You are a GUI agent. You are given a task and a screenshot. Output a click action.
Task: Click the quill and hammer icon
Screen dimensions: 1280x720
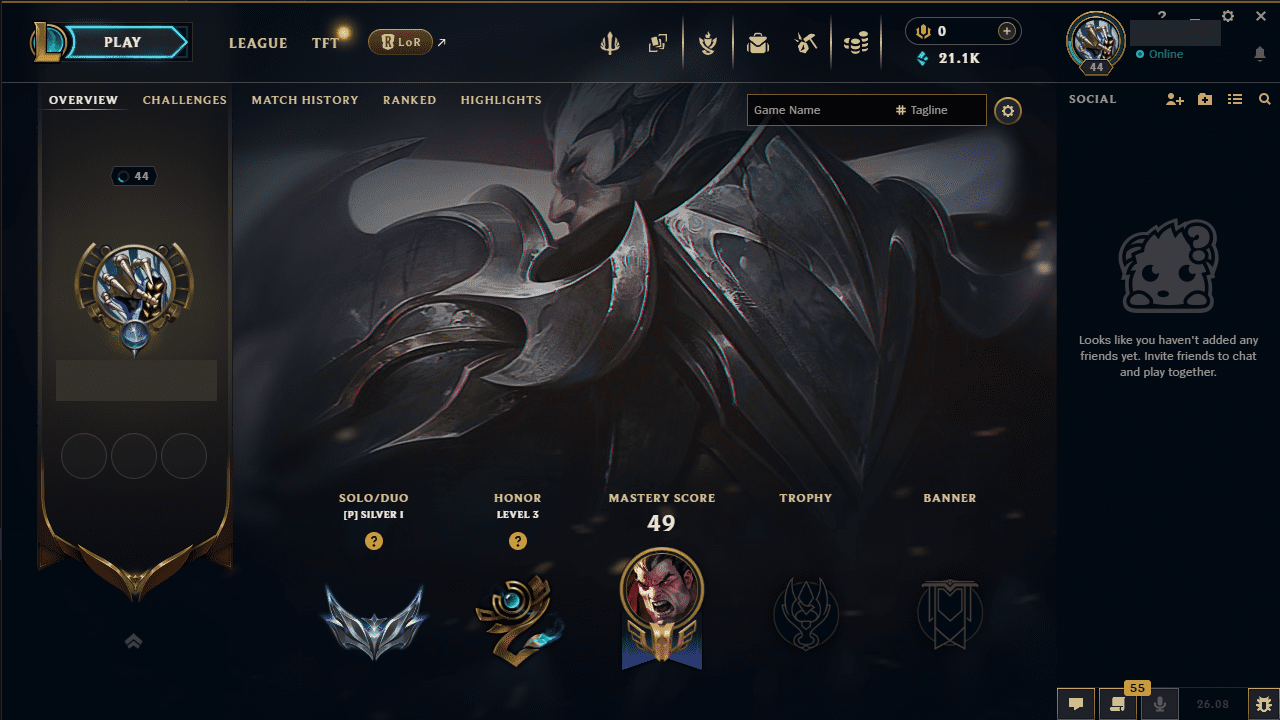click(806, 41)
